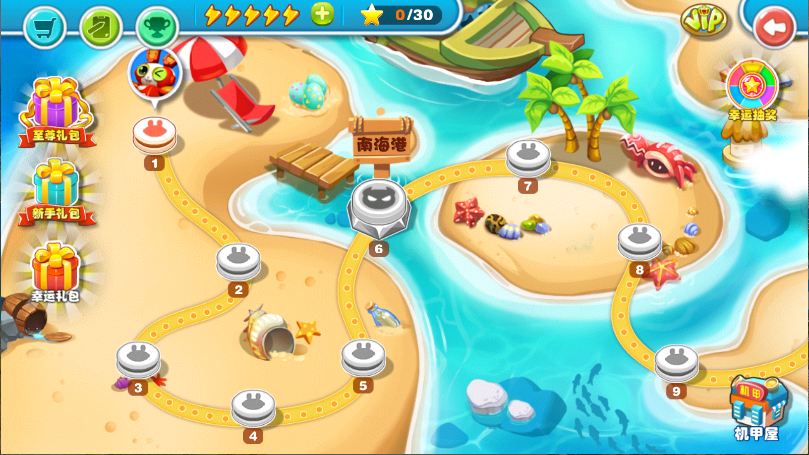Open the 新手礼包 blue gift pack

click(x=56, y=188)
